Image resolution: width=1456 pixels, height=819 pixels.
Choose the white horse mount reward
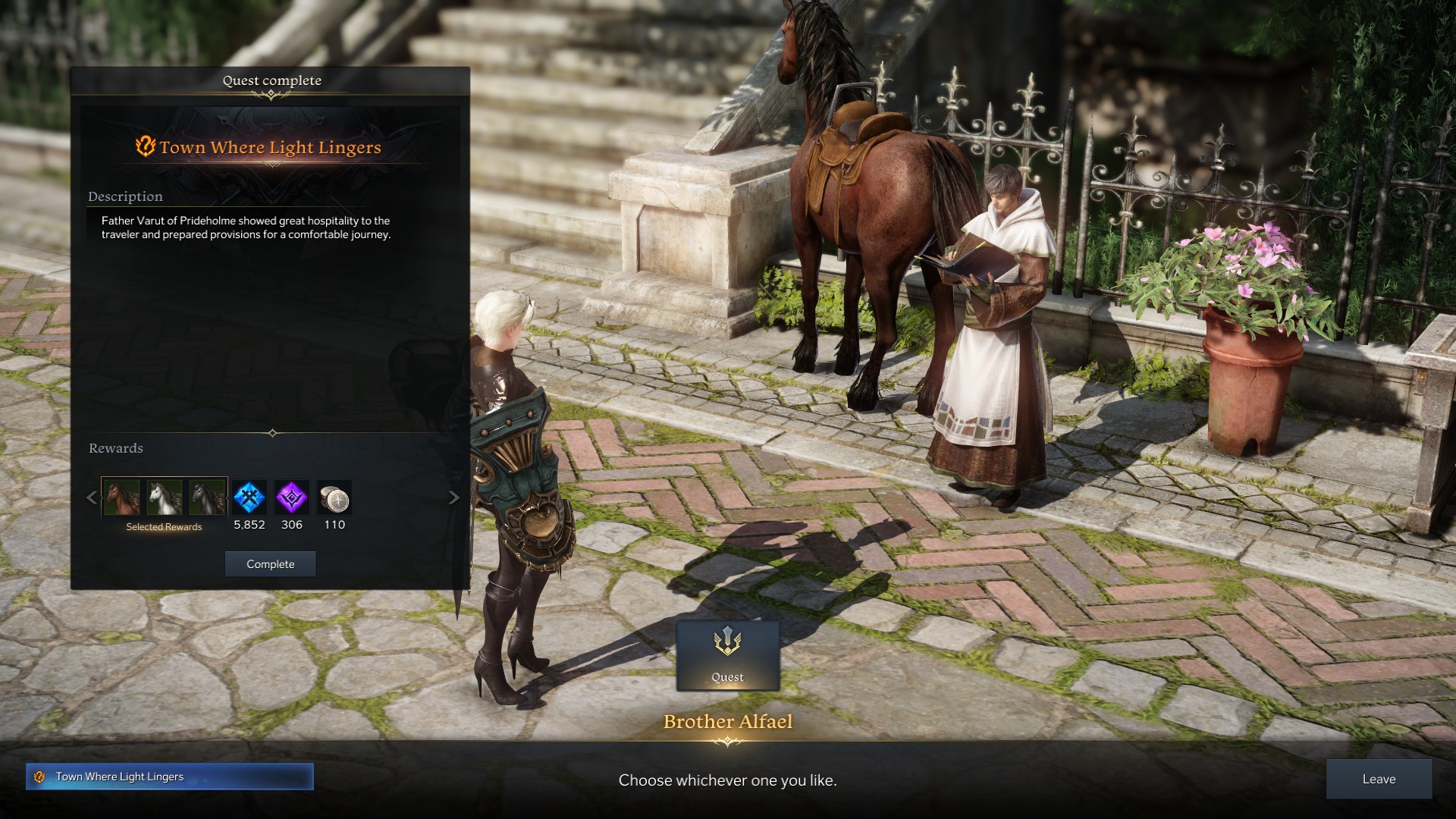point(164,497)
